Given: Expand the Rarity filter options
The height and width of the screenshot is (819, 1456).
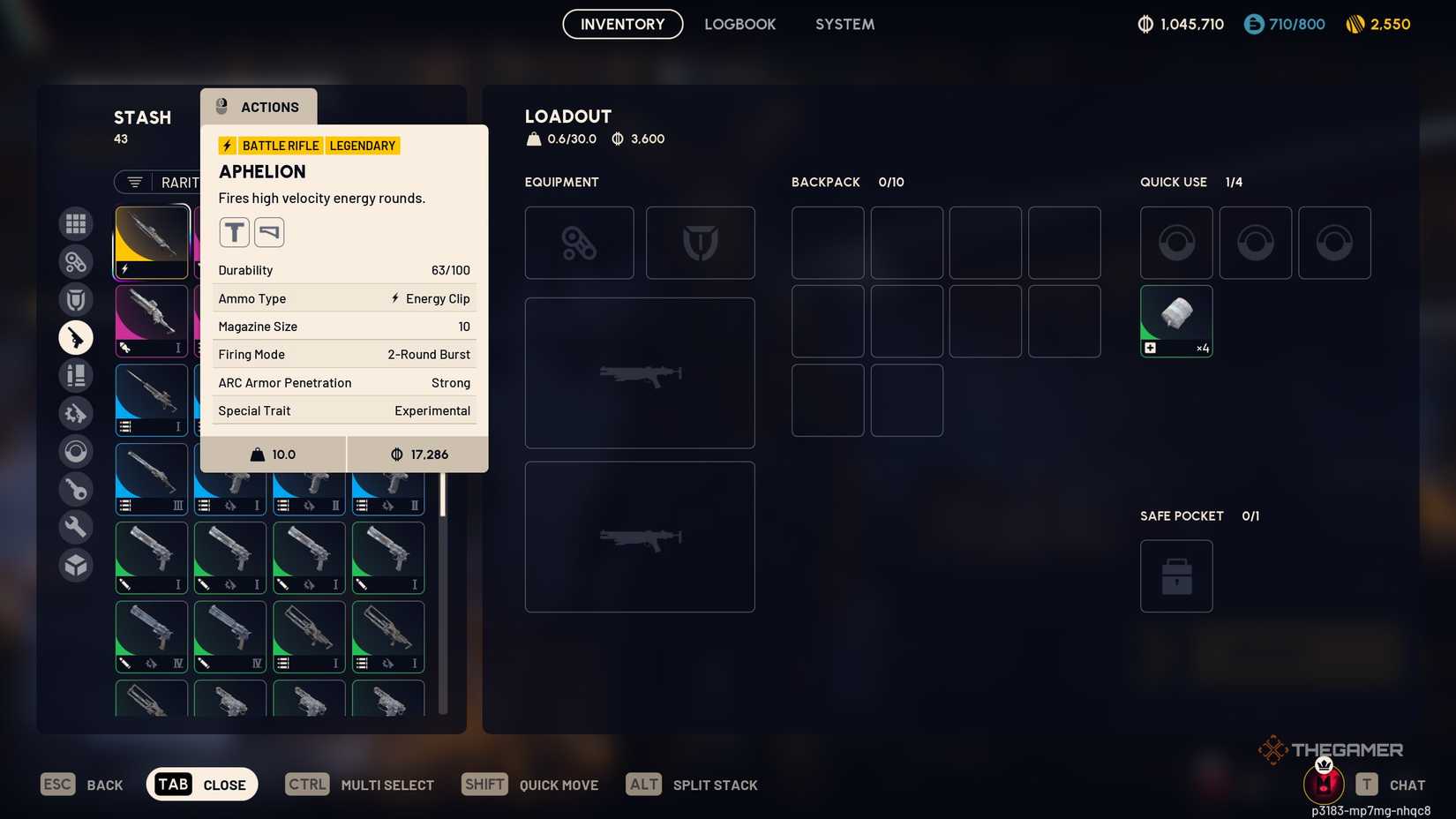Looking at the screenshot, I should click(x=181, y=183).
